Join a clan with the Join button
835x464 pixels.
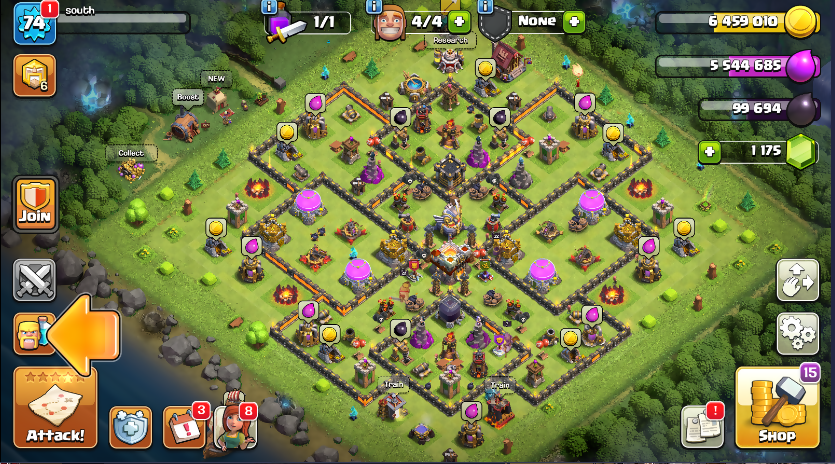click(x=35, y=203)
